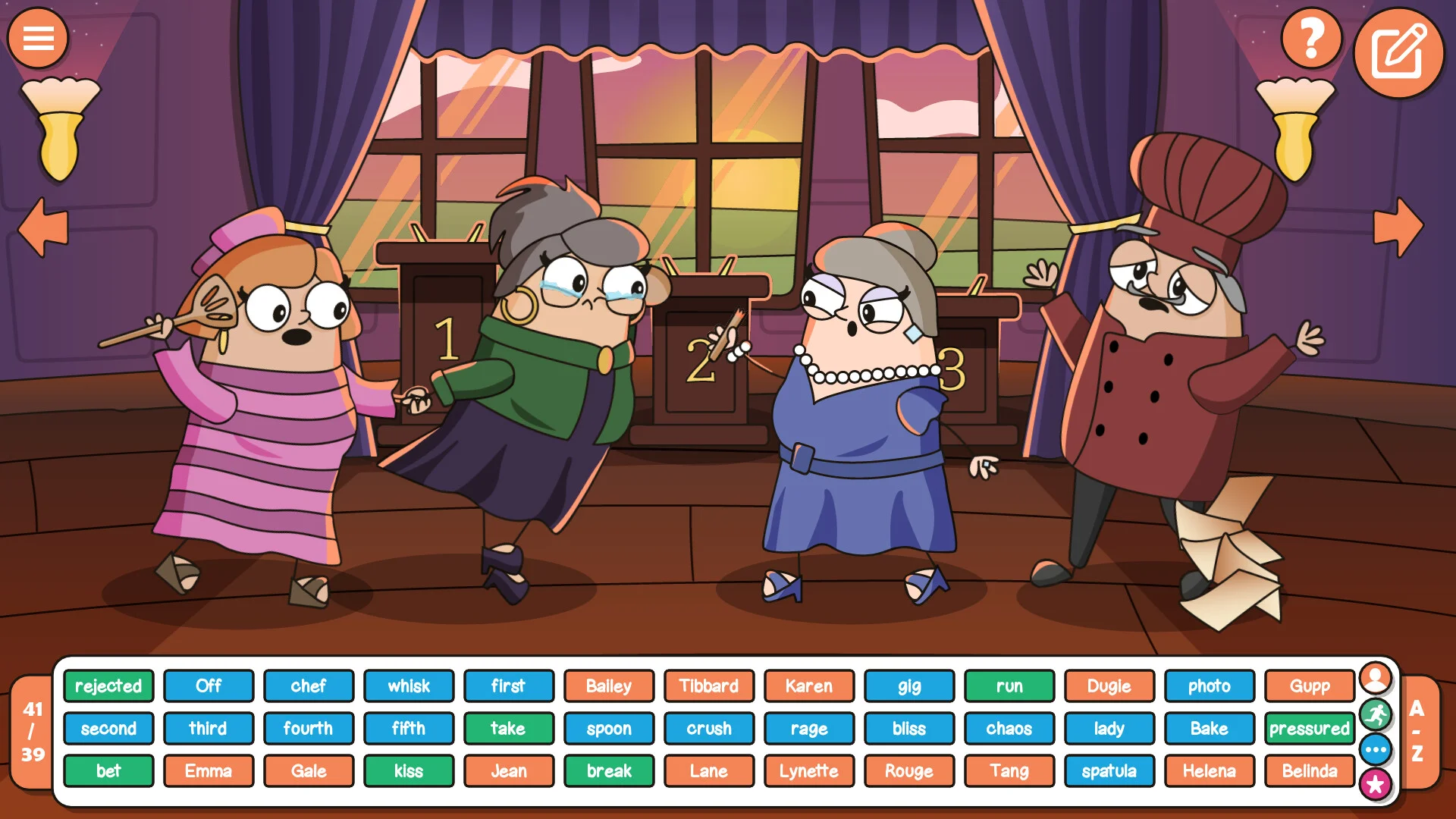The height and width of the screenshot is (819, 1456).
Task: Show the question mark help
Action: 1311,38
